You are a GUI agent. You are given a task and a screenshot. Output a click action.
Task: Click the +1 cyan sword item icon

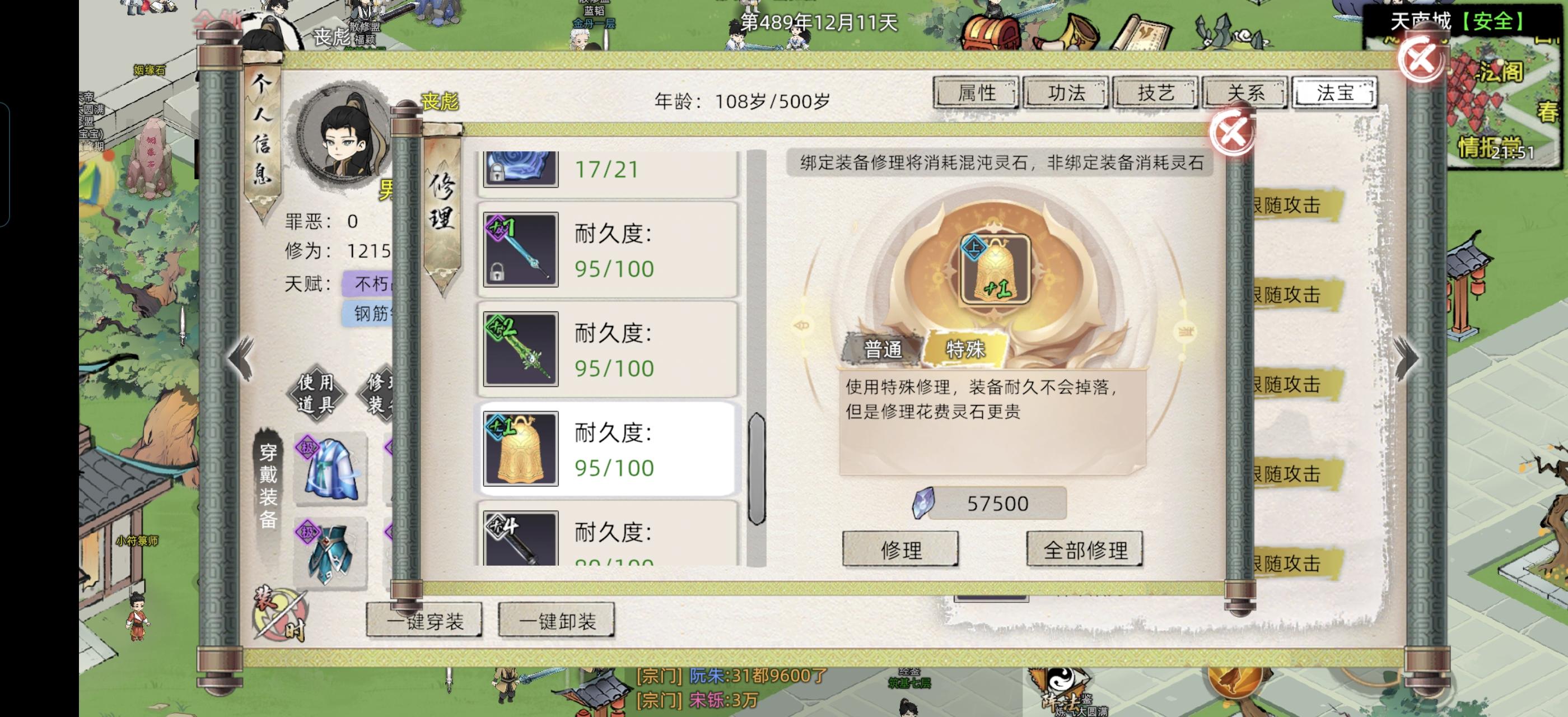[521, 250]
